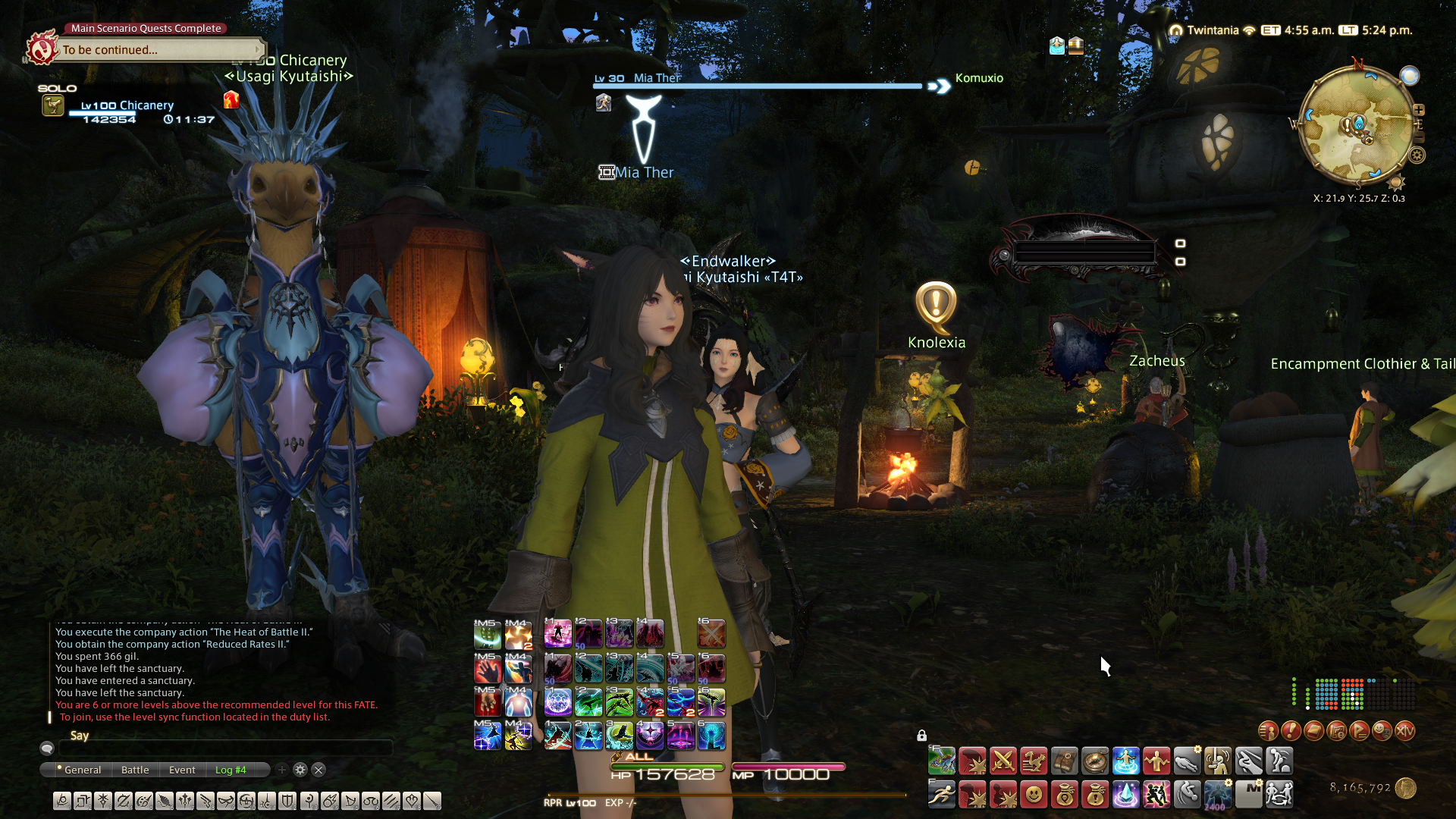Open the Twintania server info home icon

tap(1176, 30)
